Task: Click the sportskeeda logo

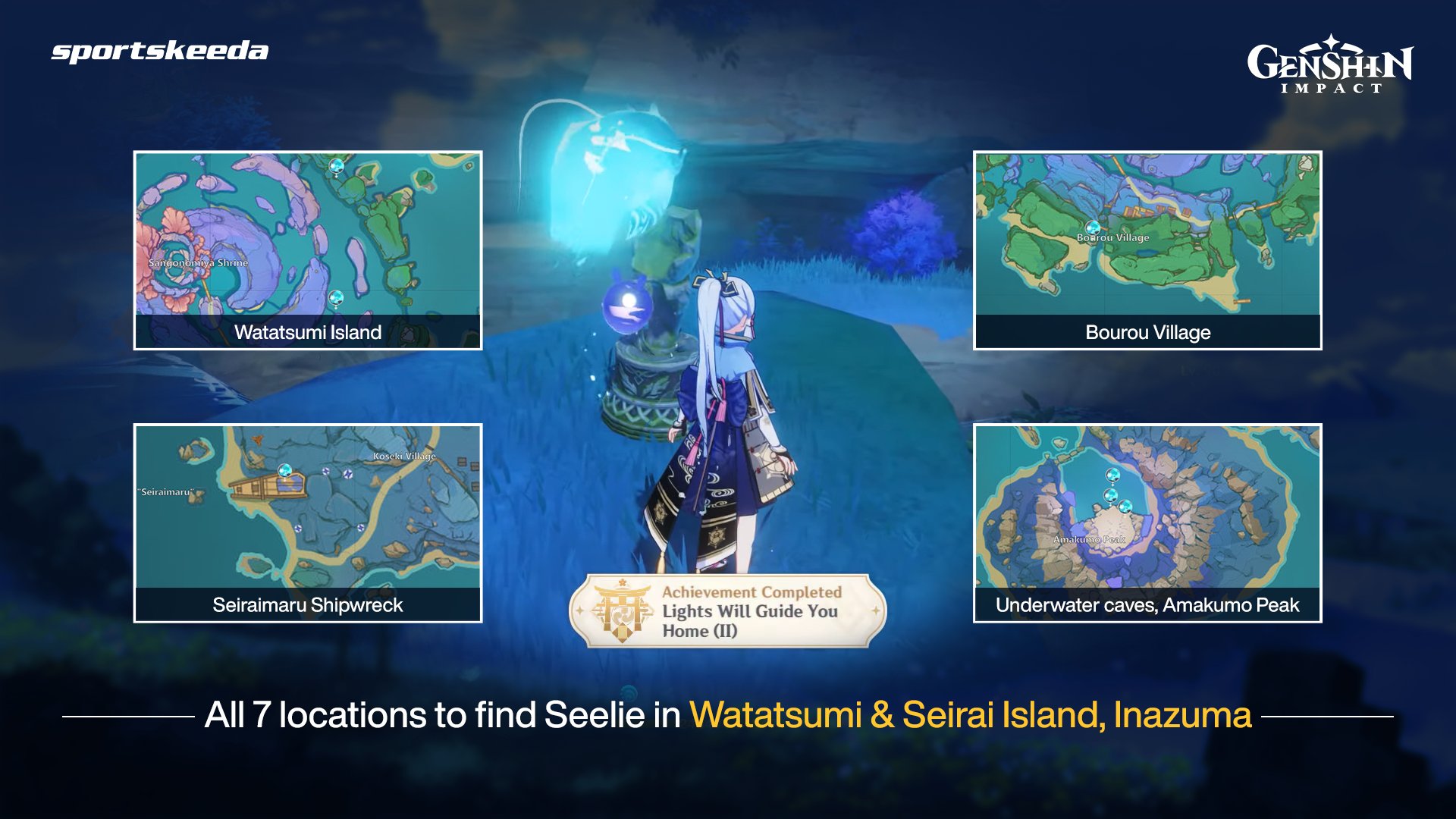Action: pyautogui.click(x=159, y=53)
